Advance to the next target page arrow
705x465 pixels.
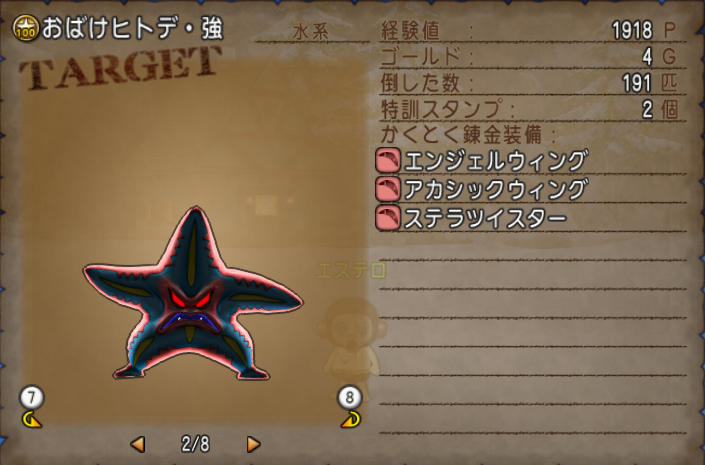tap(253, 443)
